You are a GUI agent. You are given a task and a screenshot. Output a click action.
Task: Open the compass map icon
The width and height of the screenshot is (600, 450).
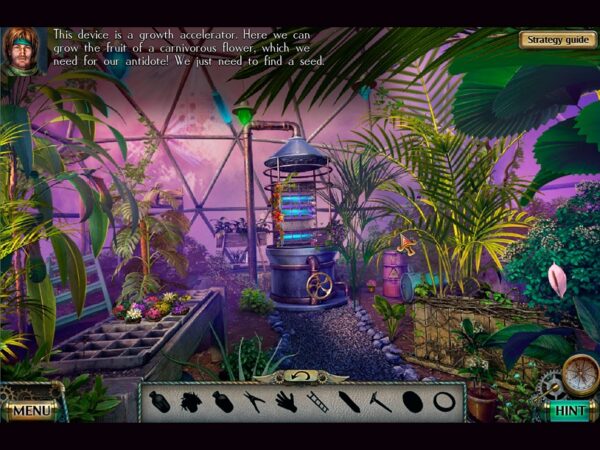[579, 375]
